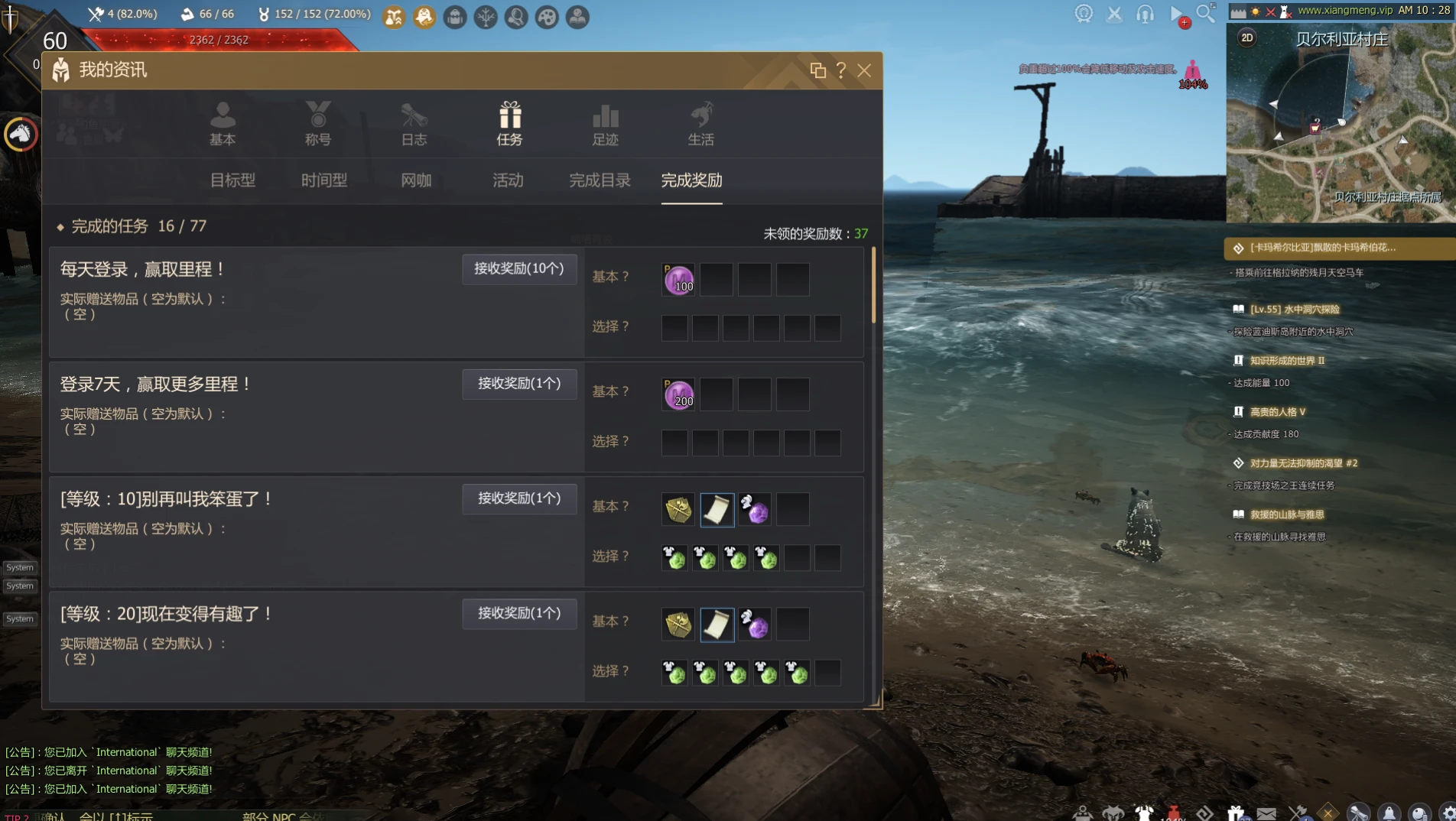
Task: Open the mail envelope icon at bottom right
Action: pyautogui.click(x=1266, y=812)
